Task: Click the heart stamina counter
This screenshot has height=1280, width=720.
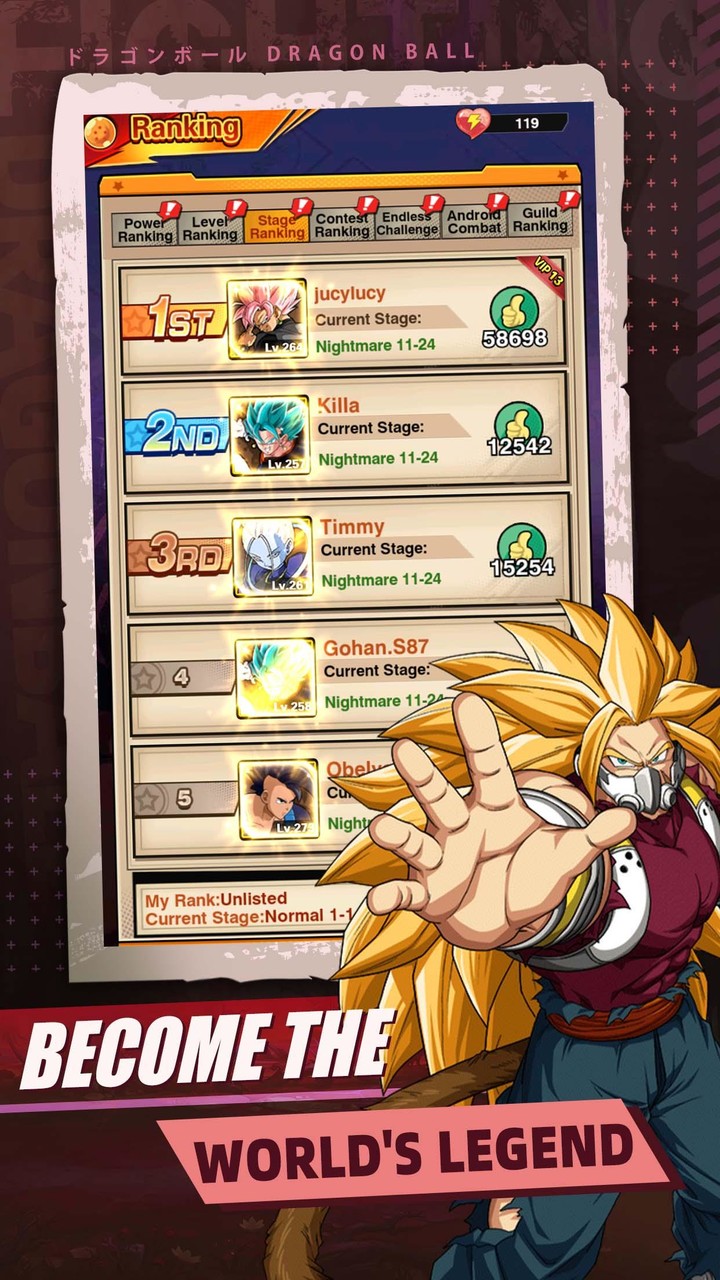Action: tap(512, 123)
